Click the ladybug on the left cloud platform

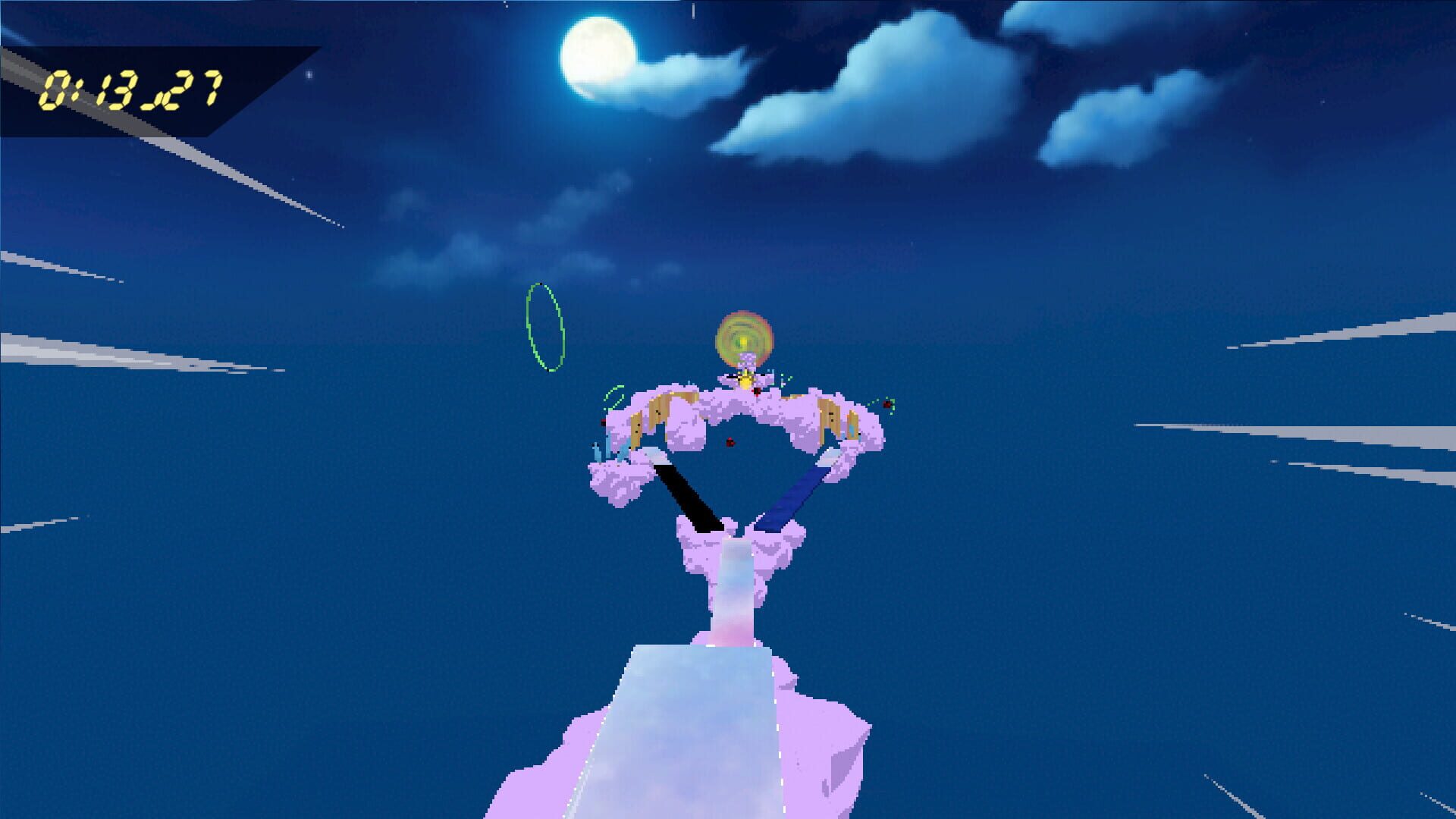point(602,422)
